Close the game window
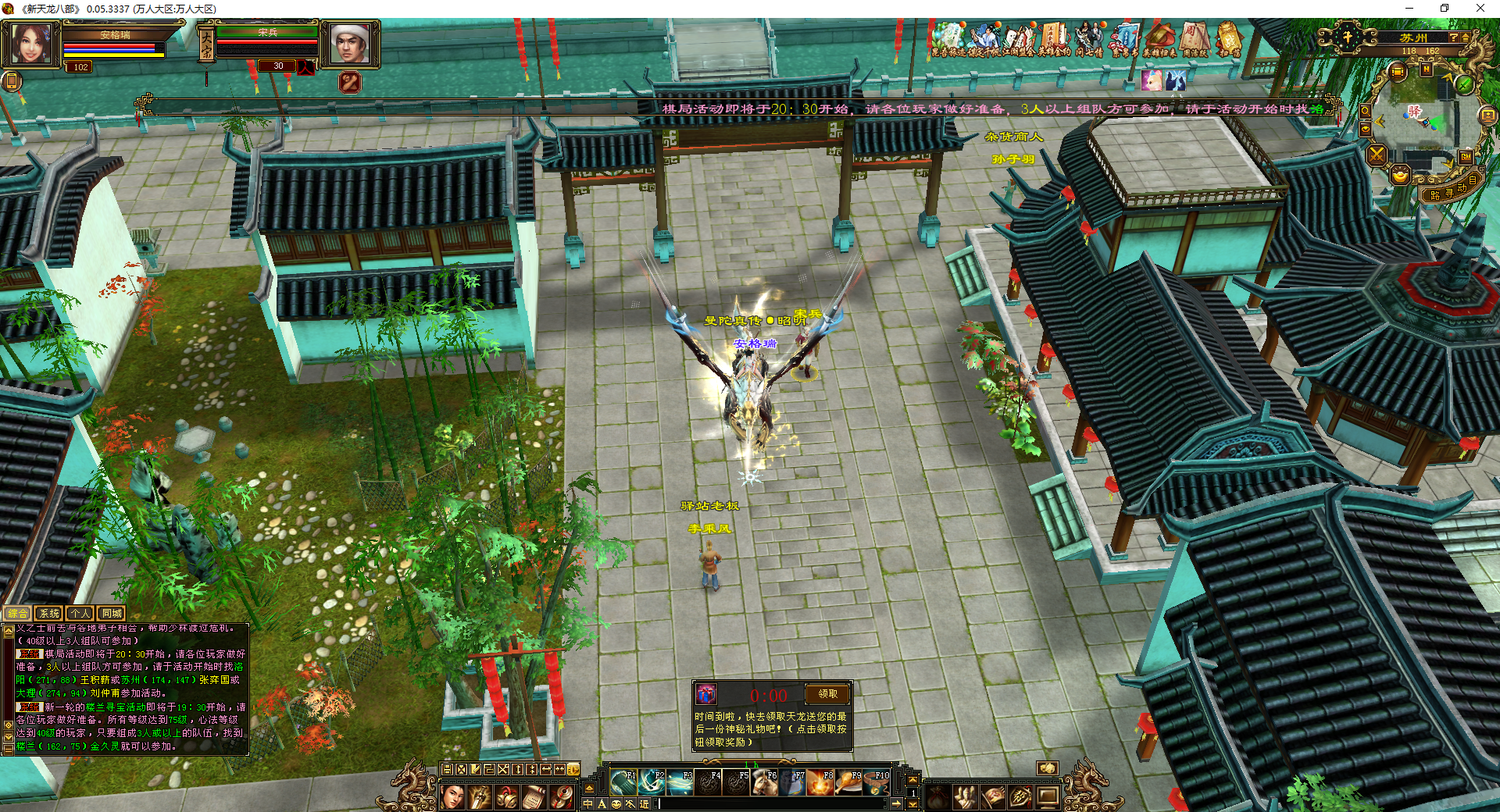The image size is (1500, 812). [1480, 9]
